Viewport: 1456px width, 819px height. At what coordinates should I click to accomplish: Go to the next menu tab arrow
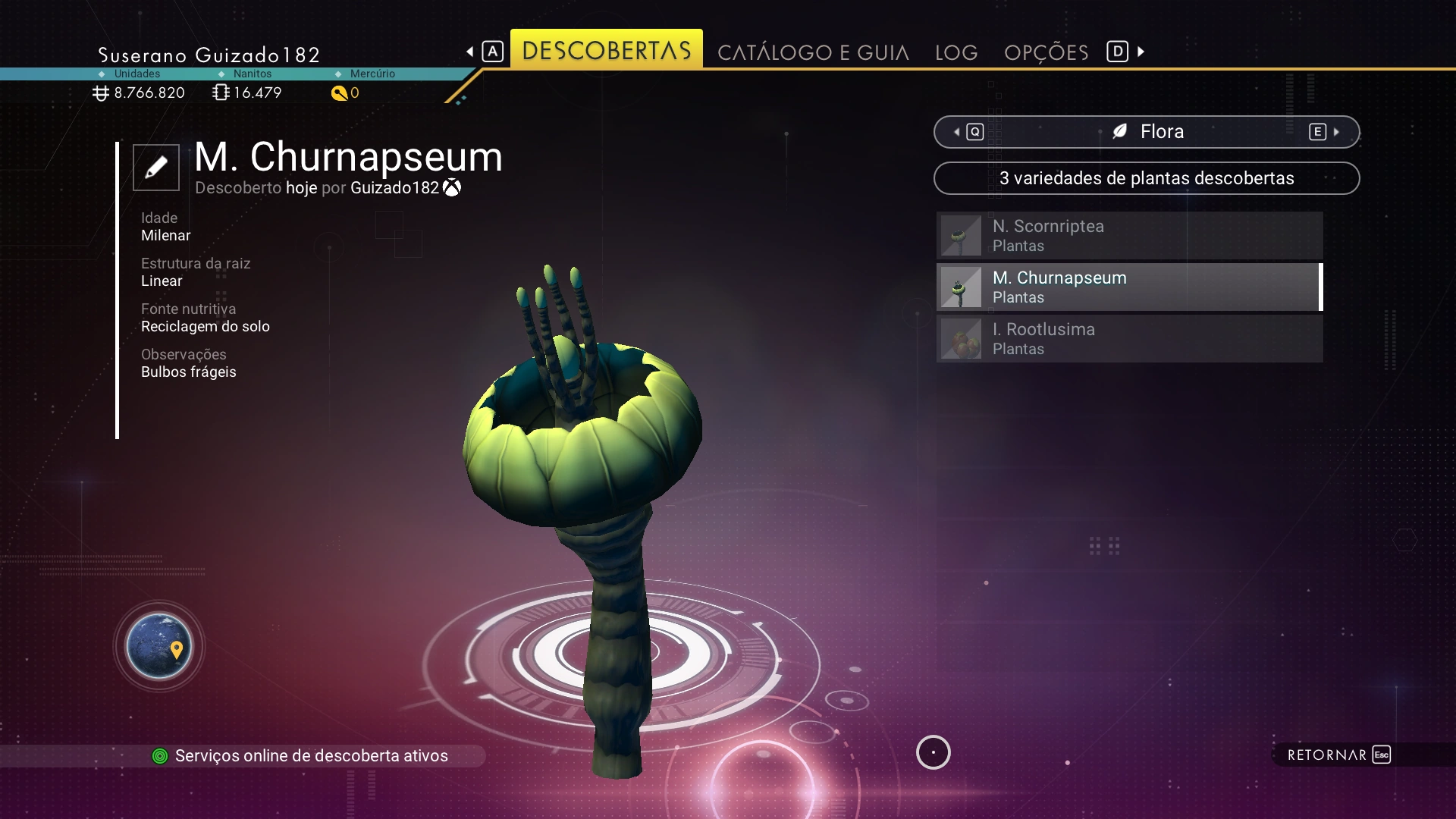[x=1141, y=52]
